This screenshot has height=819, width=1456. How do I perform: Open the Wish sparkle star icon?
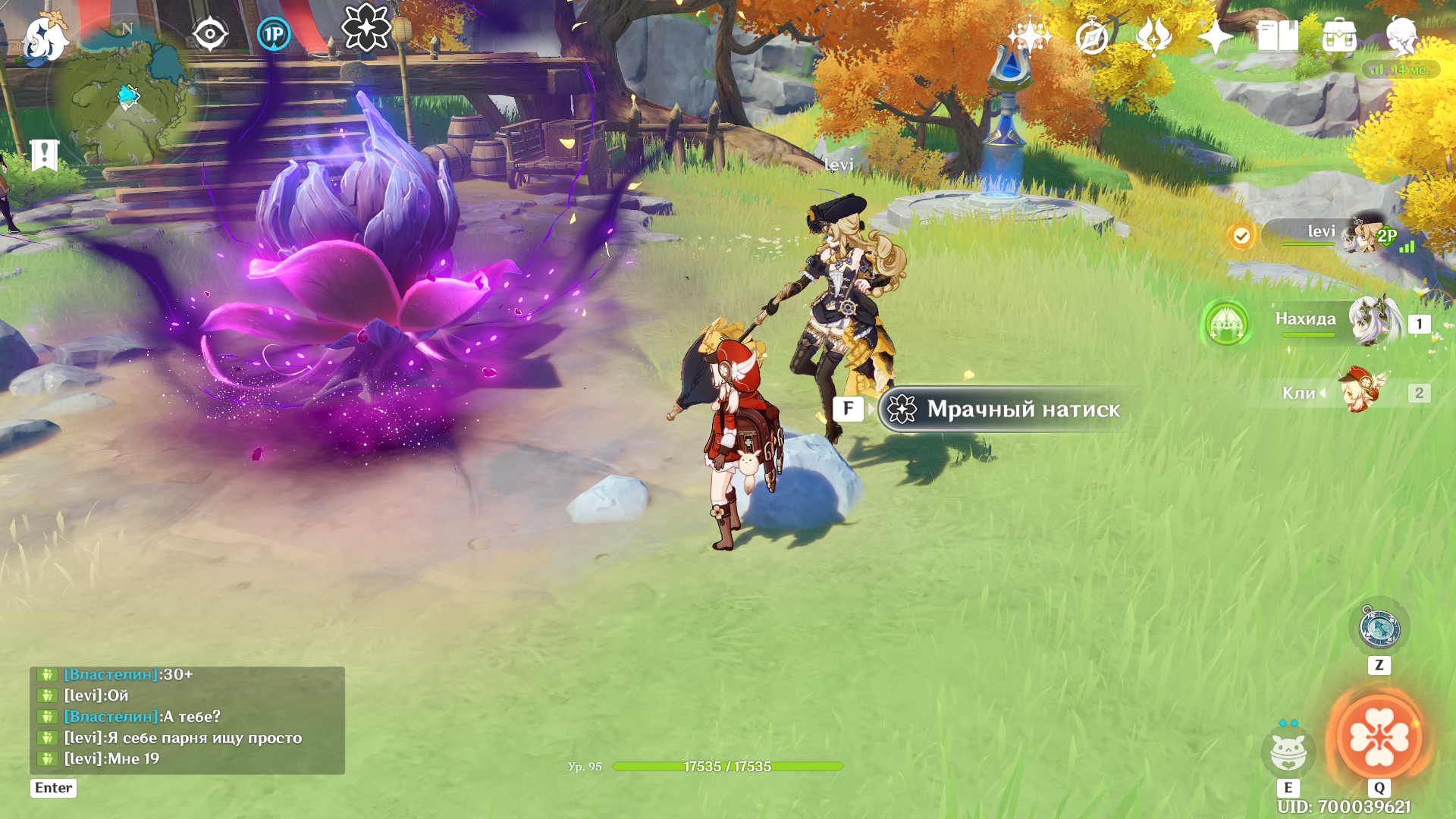coord(1029,36)
